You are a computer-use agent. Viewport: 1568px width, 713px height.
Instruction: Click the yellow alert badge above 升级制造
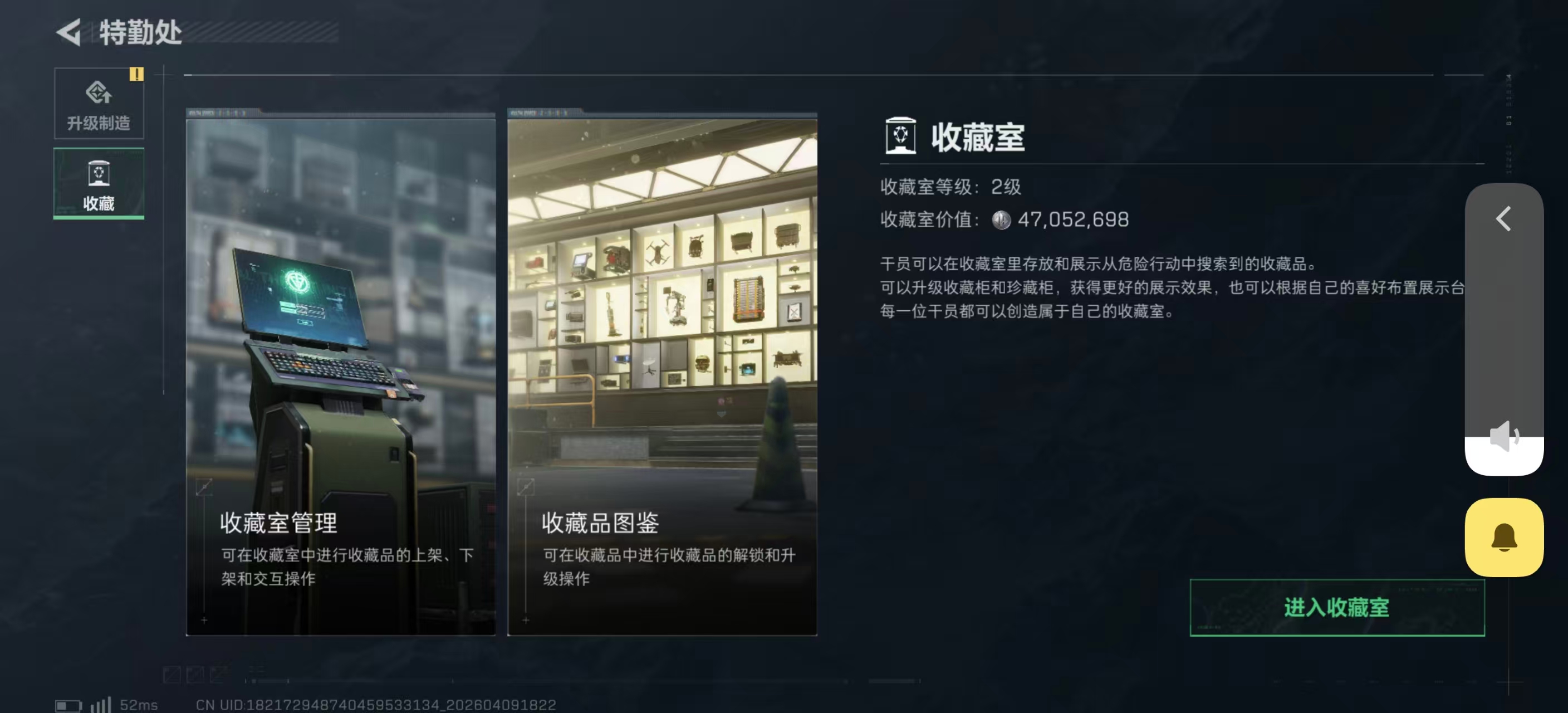(x=137, y=74)
